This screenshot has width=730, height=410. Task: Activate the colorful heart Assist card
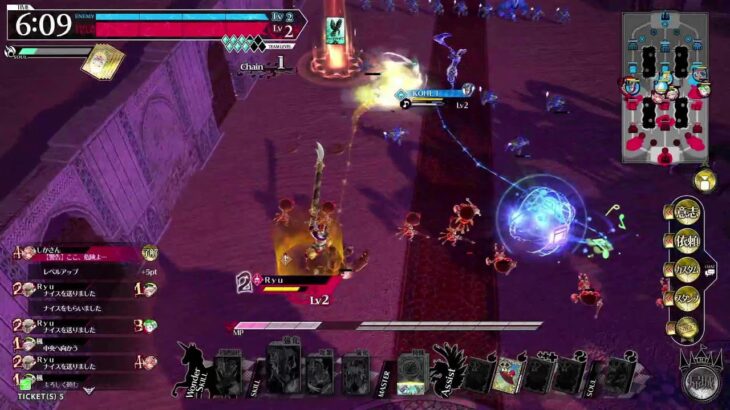[508, 374]
